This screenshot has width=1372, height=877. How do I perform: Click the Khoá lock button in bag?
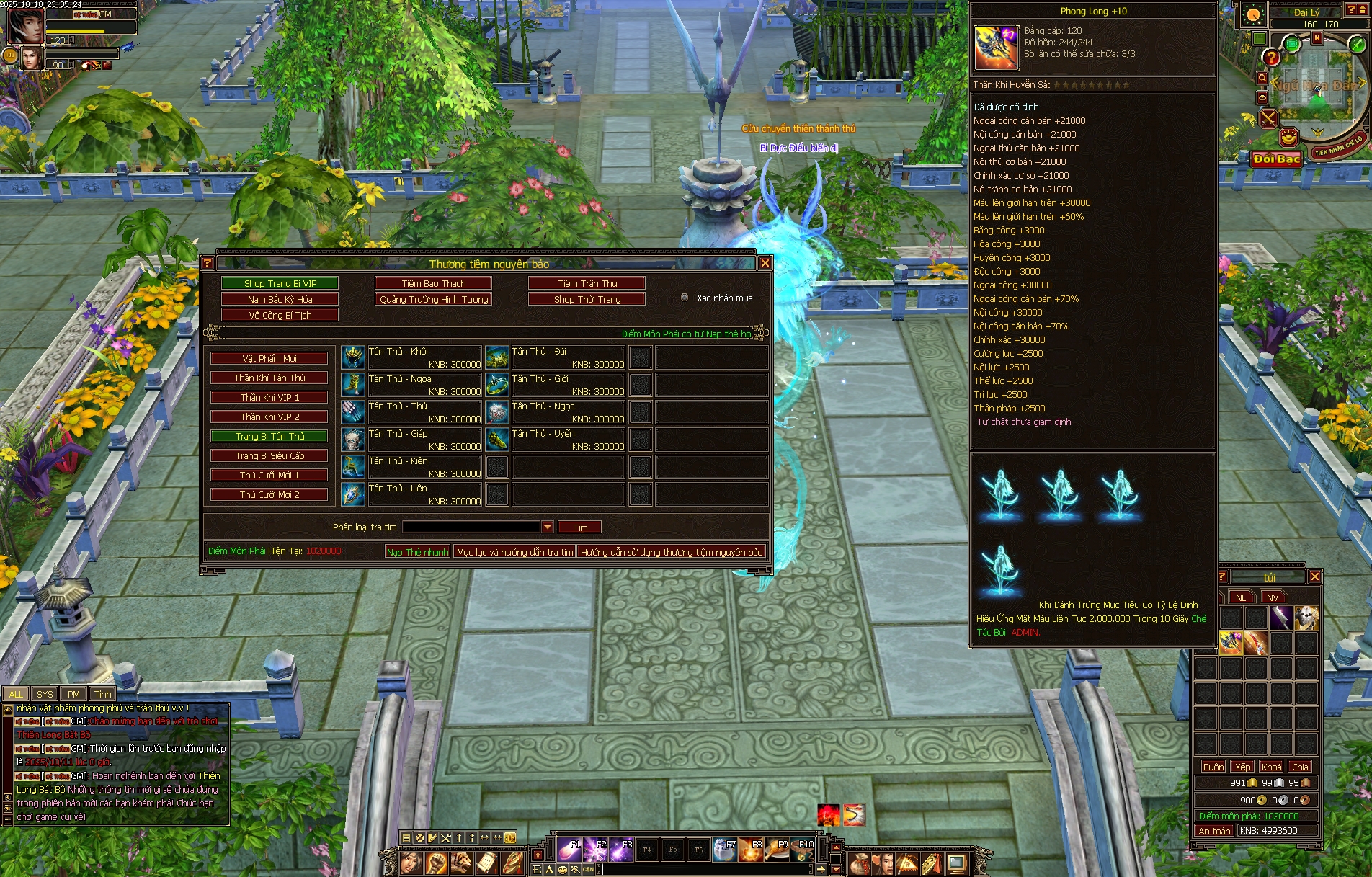pos(1271,767)
